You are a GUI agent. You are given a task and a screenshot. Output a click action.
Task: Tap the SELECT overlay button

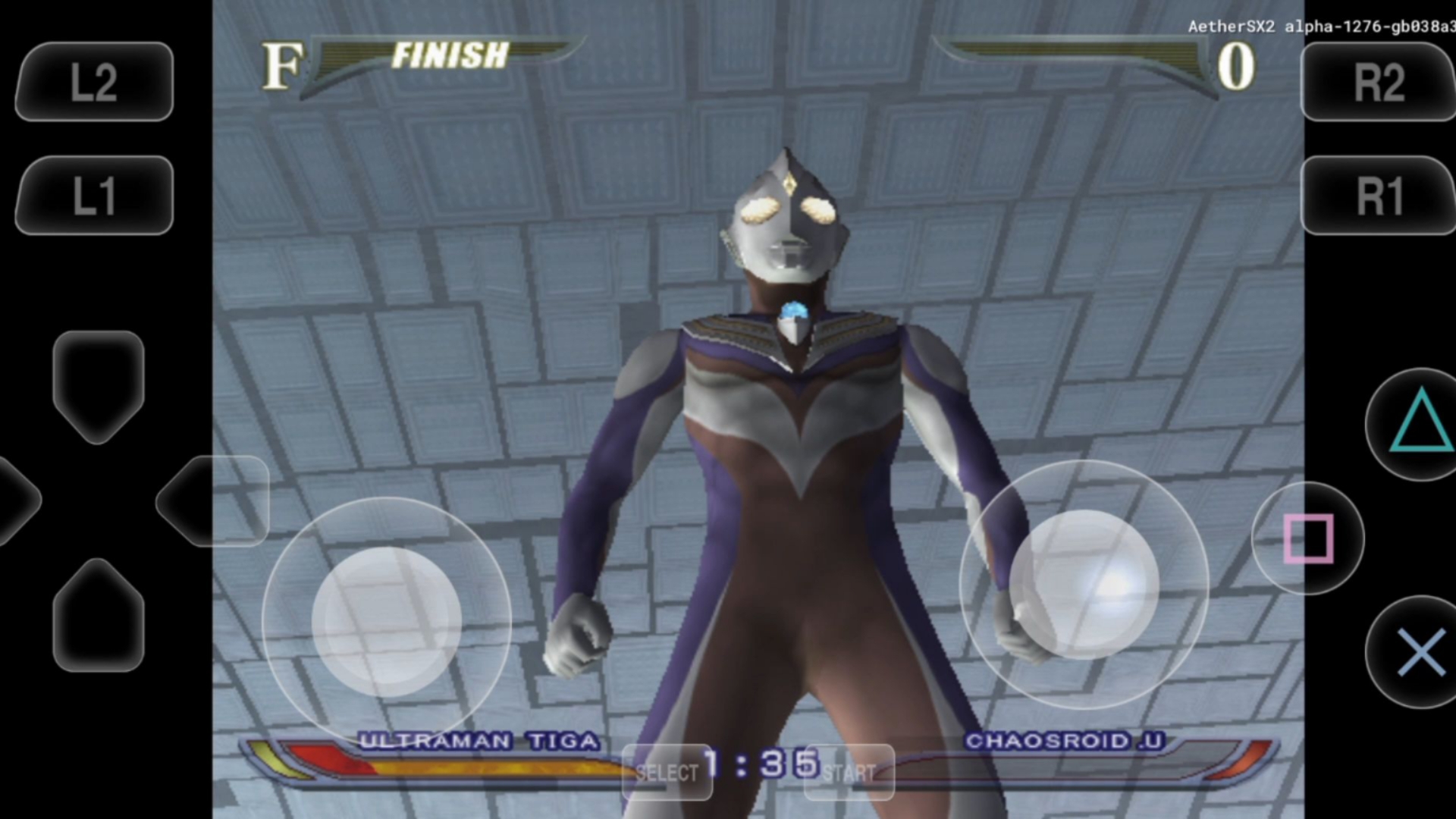click(x=667, y=773)
